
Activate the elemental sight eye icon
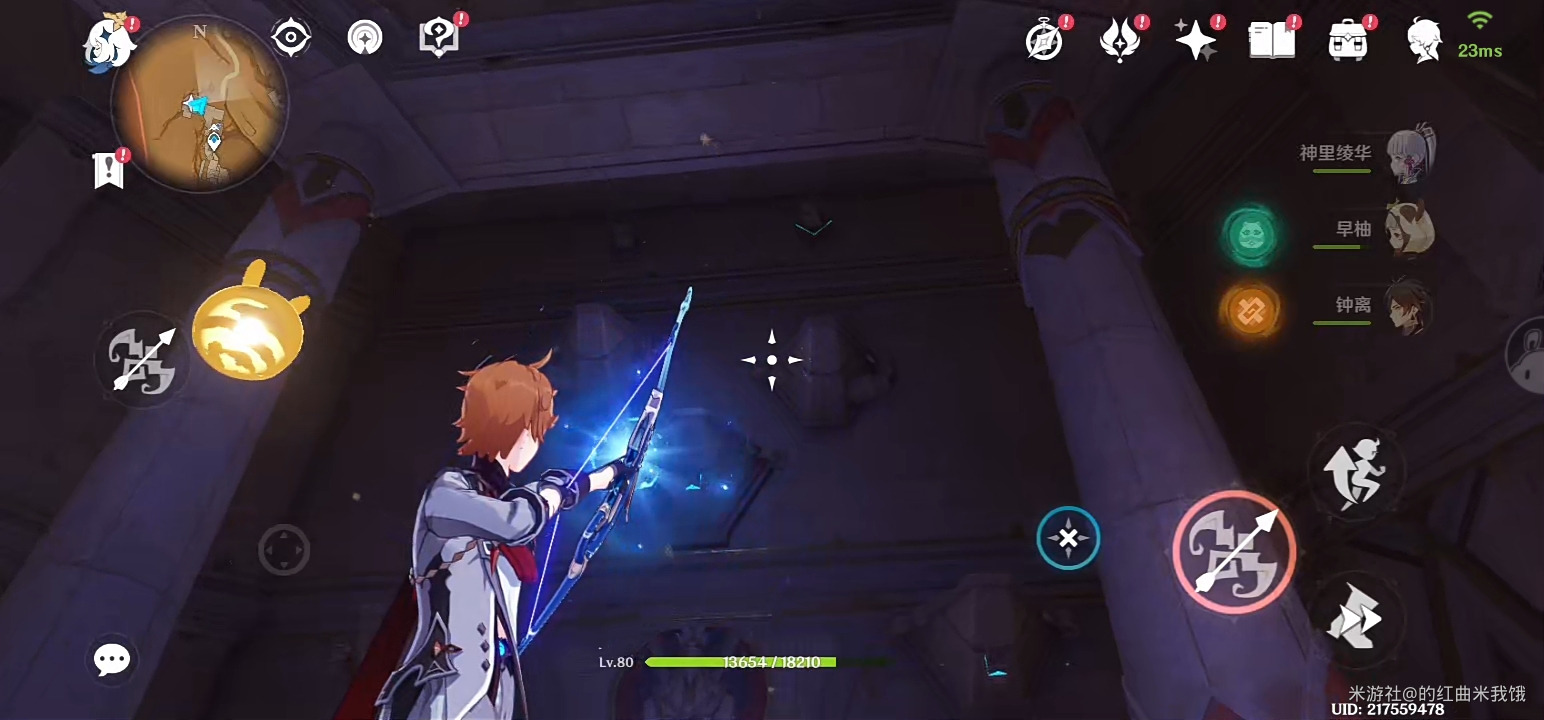click(x=290, y=38)
